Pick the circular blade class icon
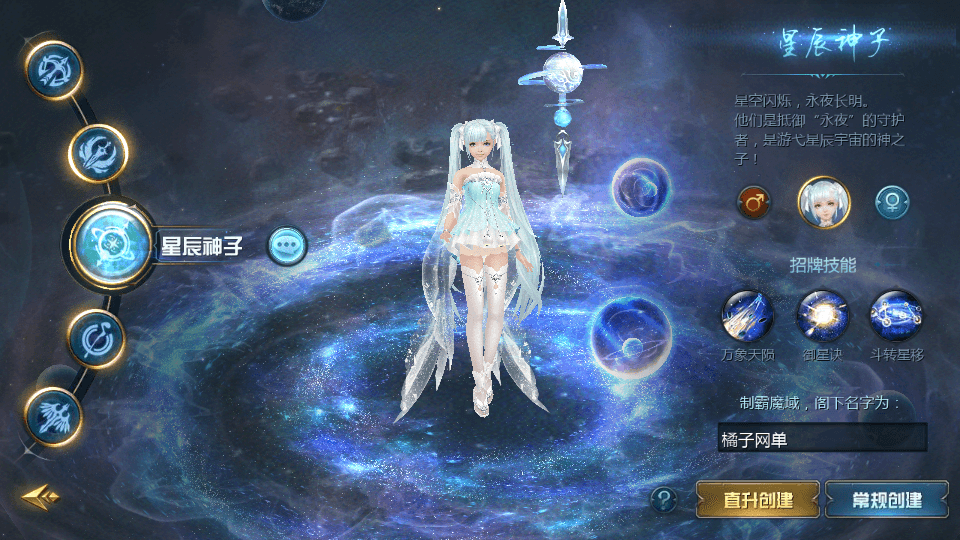Screen dimensions: 960x540 96,337
